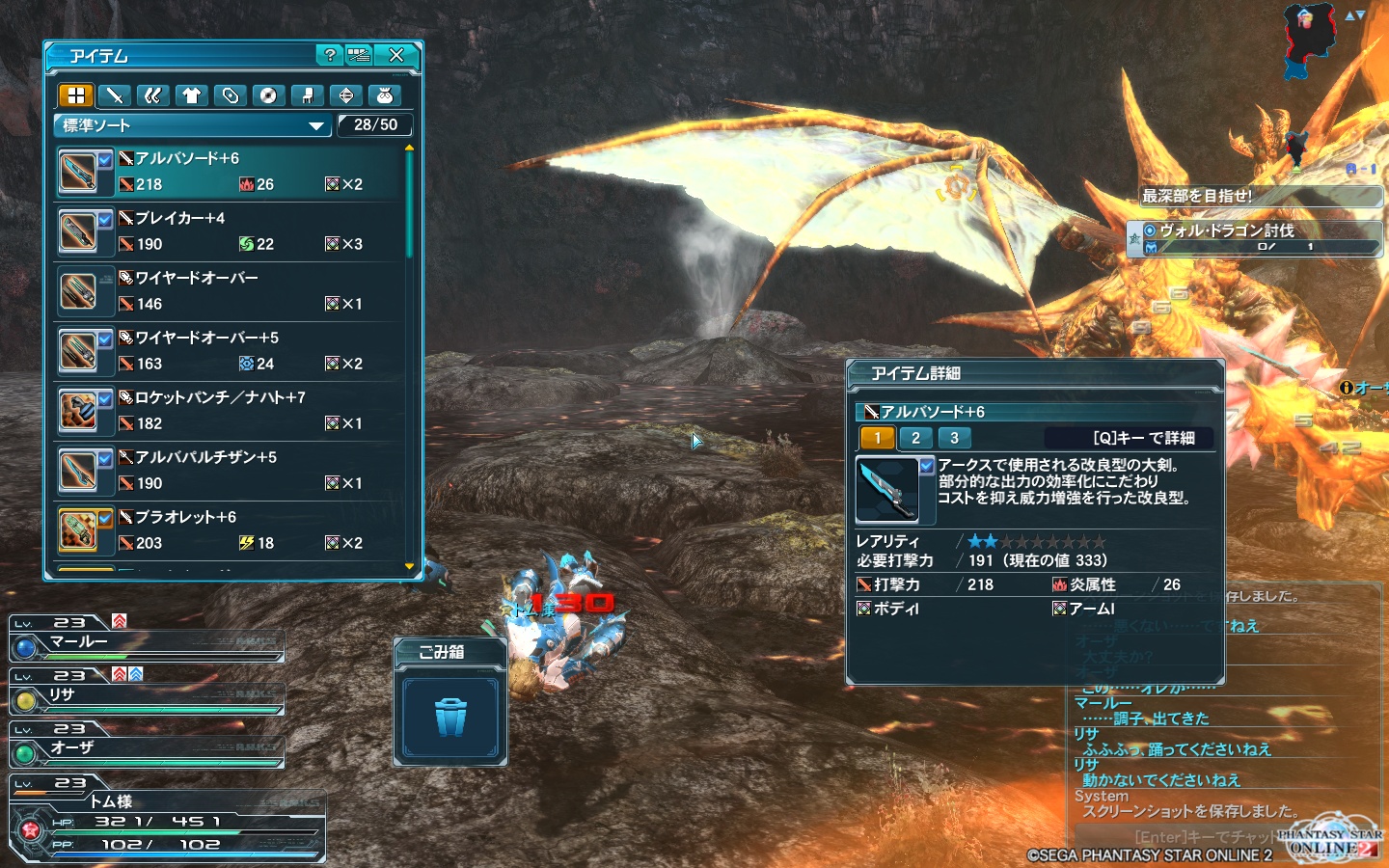The width and height of the screenshot is (1389, 868).
Task: Close the アイテム inventory window
Action: point(396,55)
